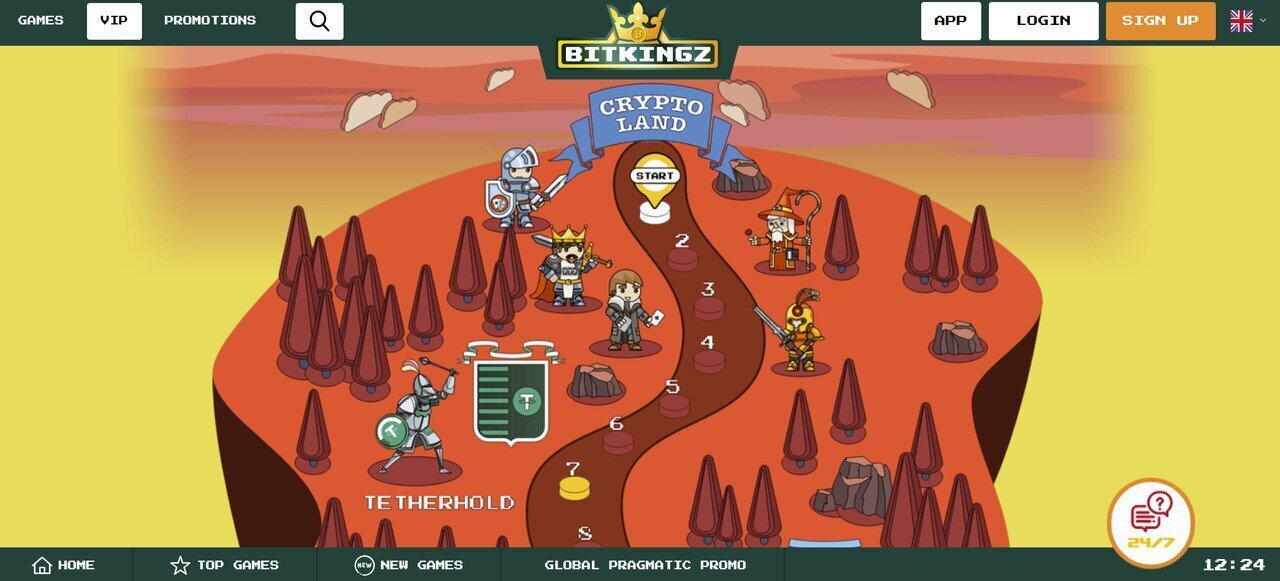Image resolution: width=1280 pixels, height=581 pixels.
Task: Go to Home in the bottom bar
Action: (64, 565)
